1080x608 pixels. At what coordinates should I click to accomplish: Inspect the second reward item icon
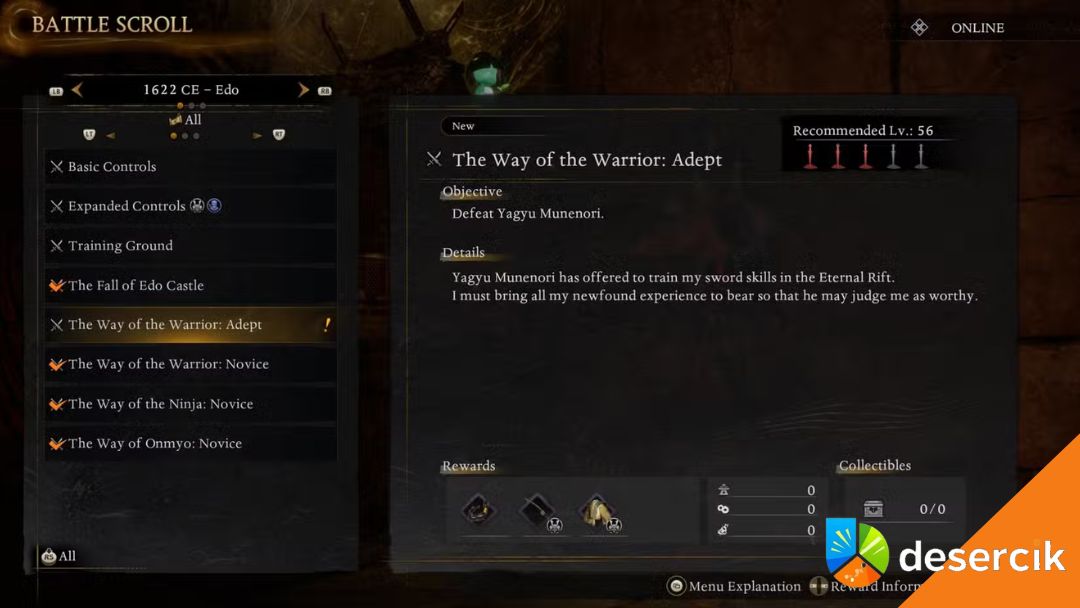[536, 510]
